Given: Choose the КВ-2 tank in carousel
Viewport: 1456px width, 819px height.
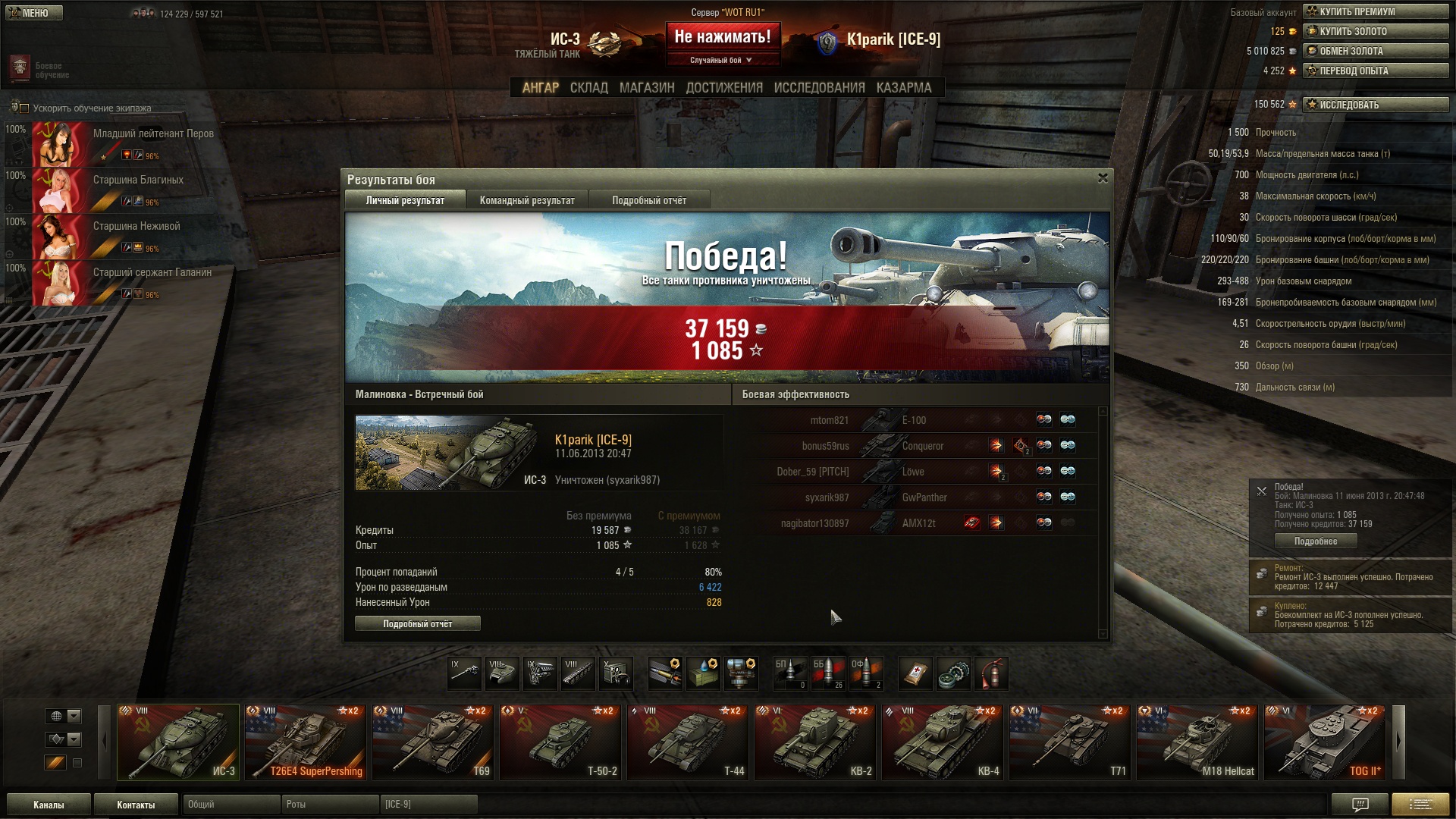Looking at the screenshot, I should [815, 742].
